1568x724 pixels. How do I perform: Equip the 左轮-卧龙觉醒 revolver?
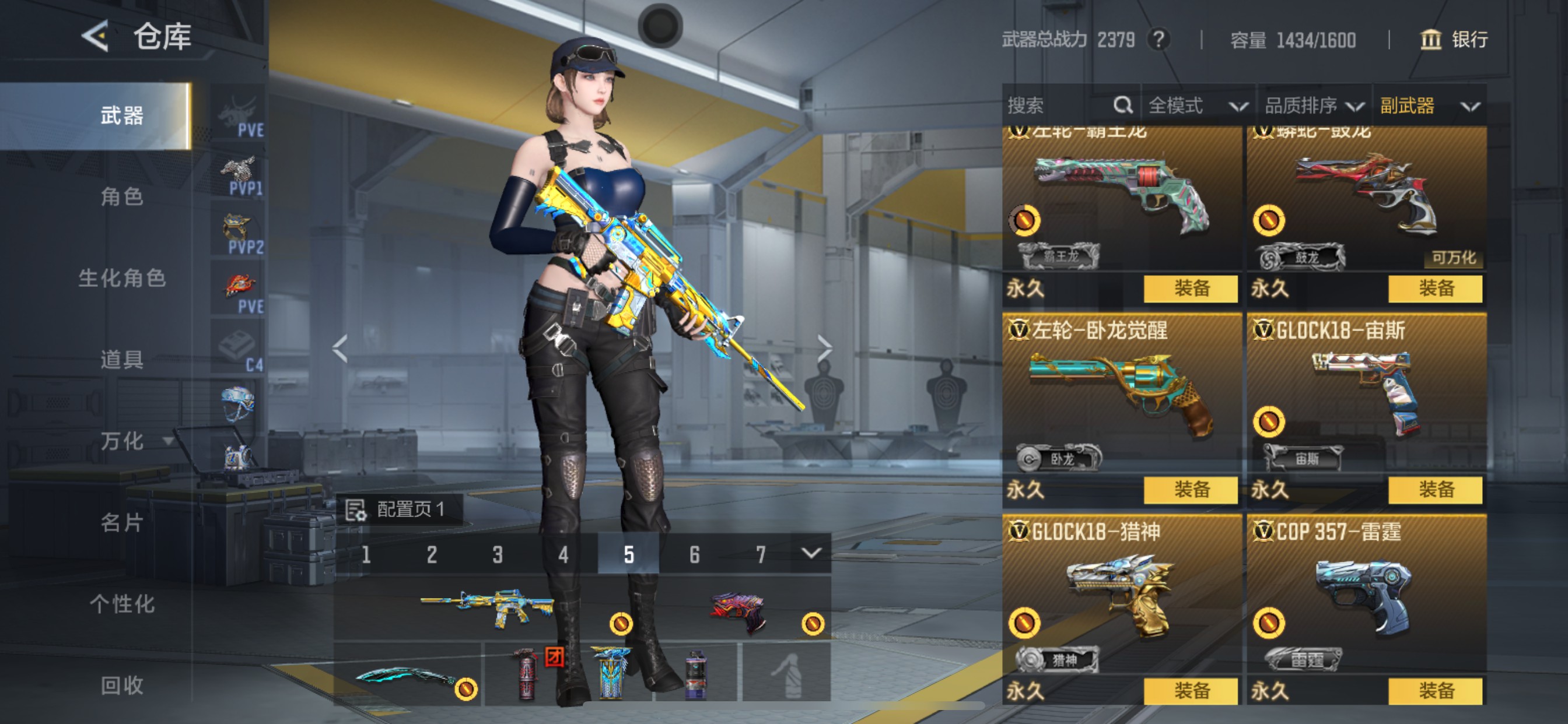tap(1190, 490)
